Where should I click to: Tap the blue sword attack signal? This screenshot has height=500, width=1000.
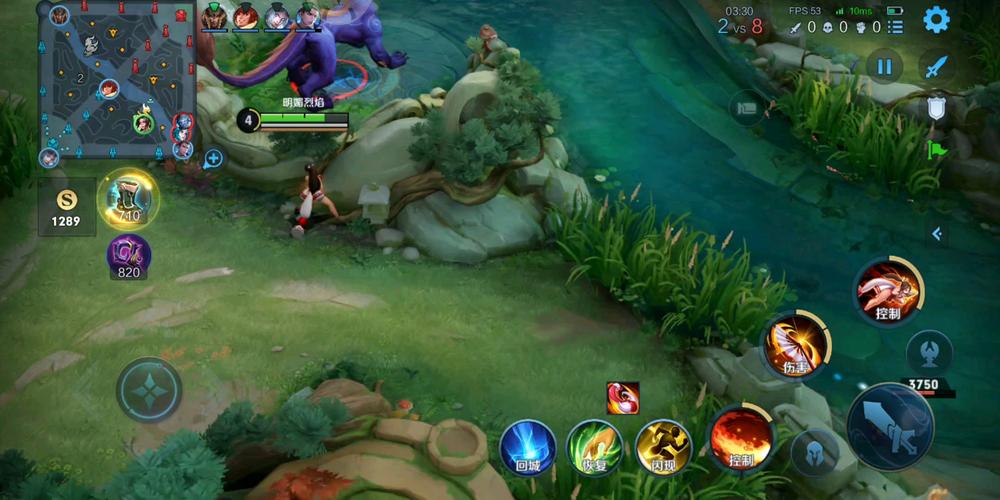click(936, 67)
